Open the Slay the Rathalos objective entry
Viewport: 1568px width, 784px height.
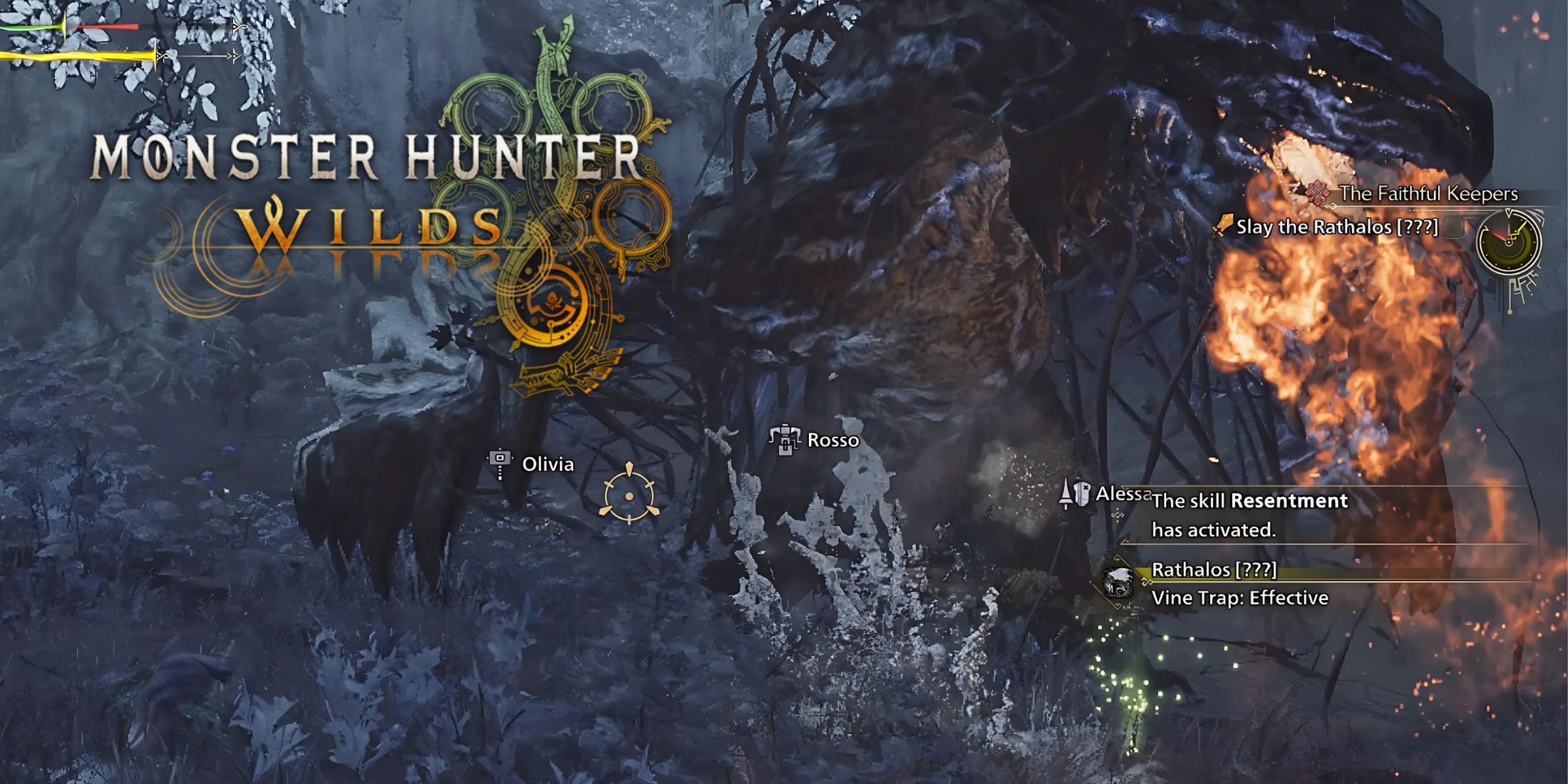click(1333, 227)
